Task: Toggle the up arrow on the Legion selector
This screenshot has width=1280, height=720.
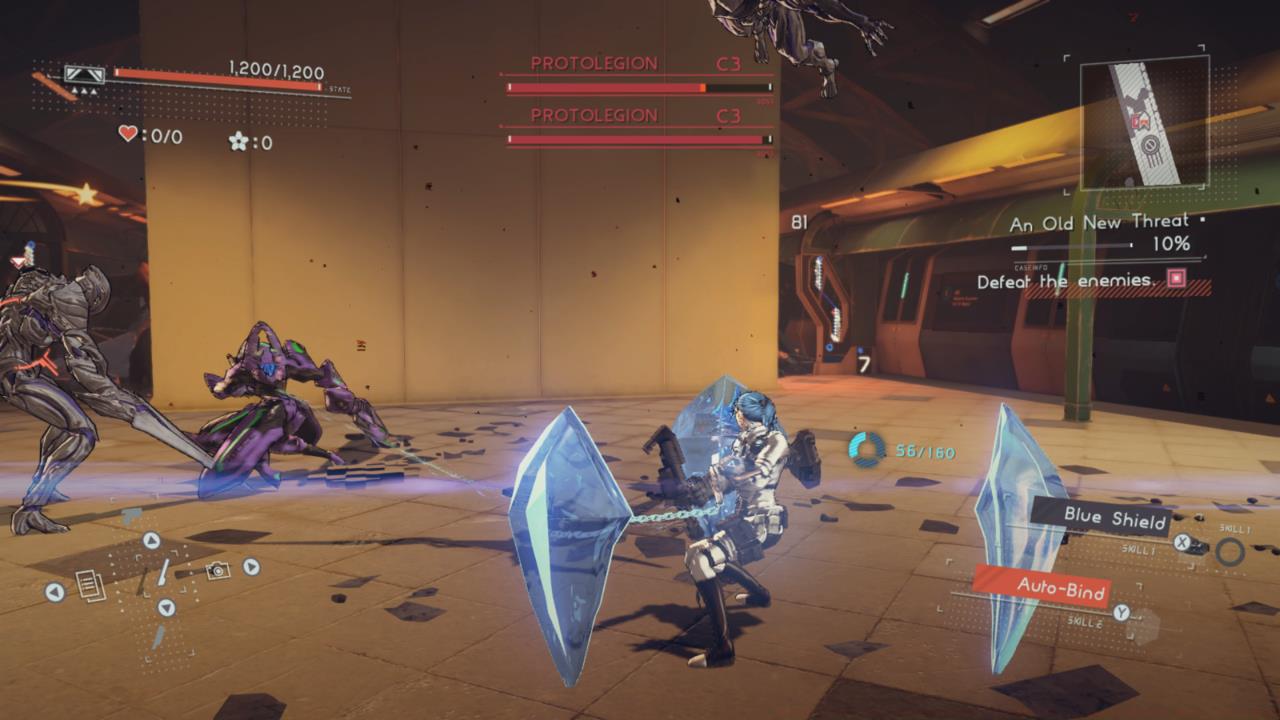Action: coord(151,540)
